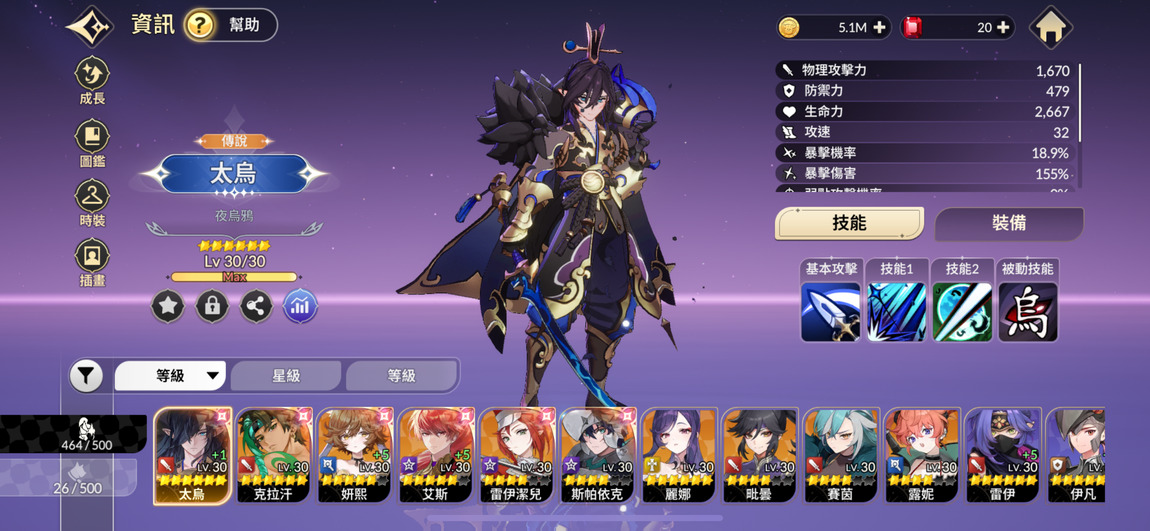The image size is (1150, 531).
Task: Switch to the 裝備 equipment tab
Action: click(1008, 223)
